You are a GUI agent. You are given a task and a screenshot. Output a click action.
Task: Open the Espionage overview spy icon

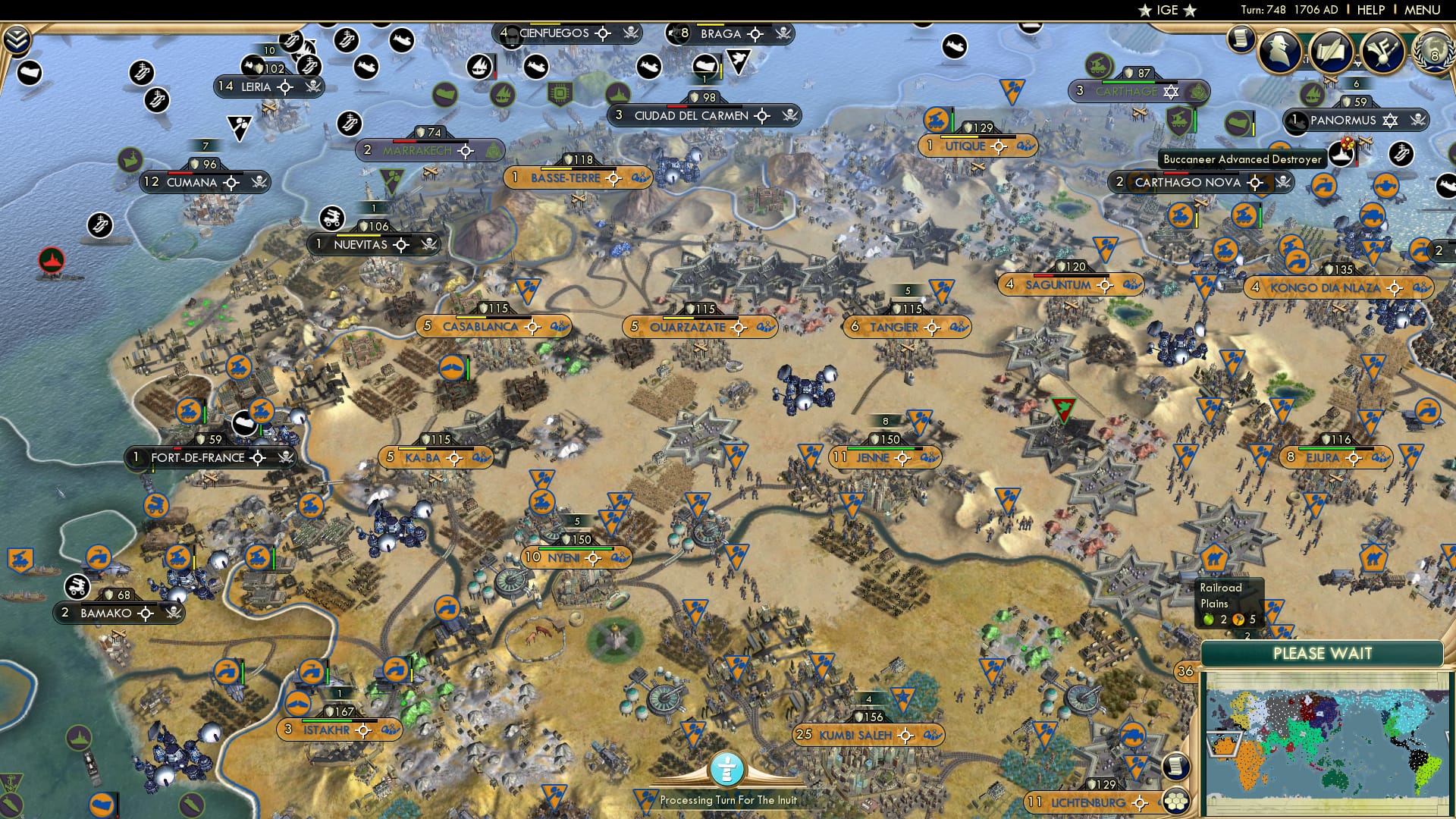pyautogui.click(x=1279, y=52)
